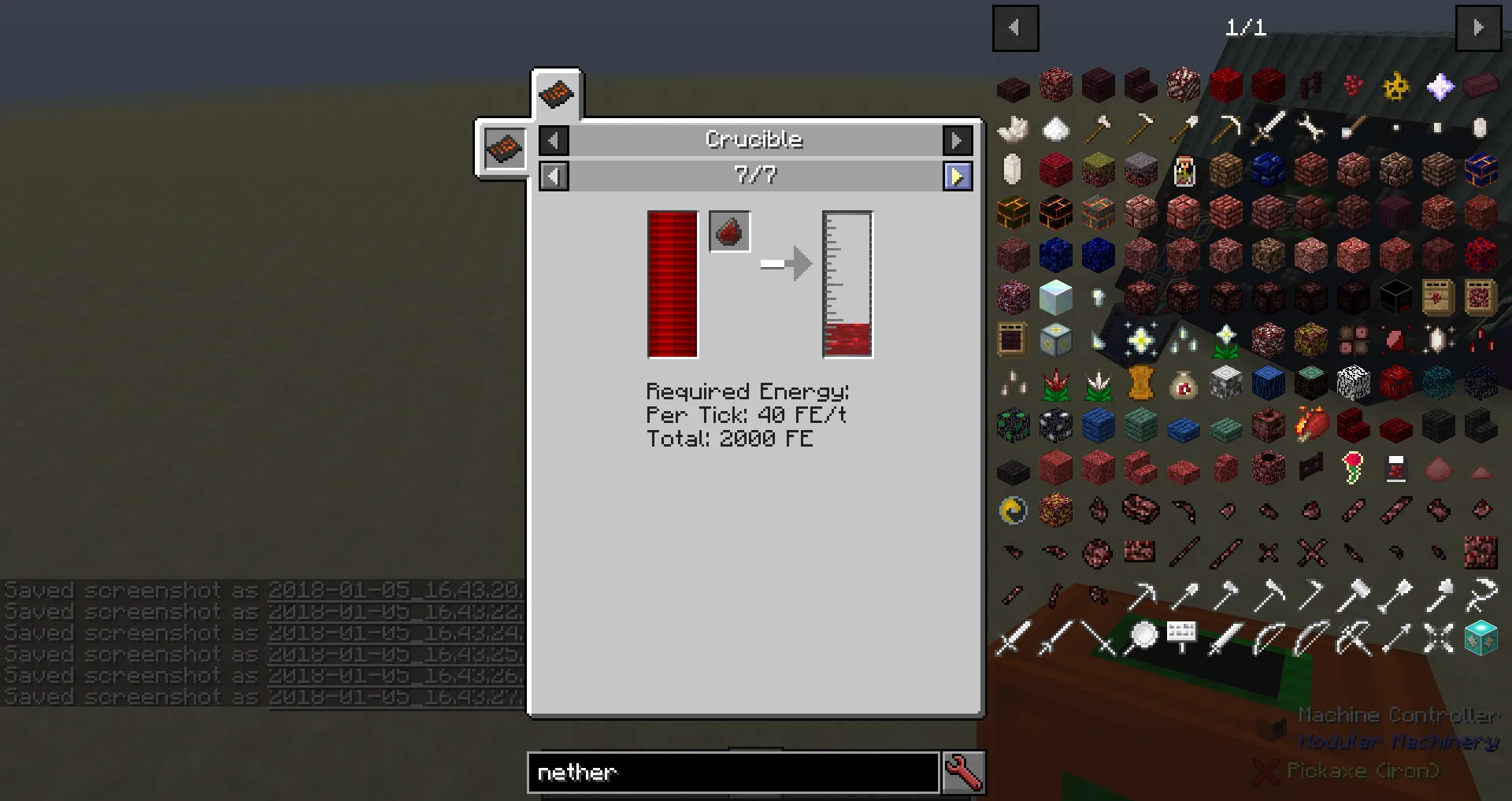
Task: Advance to the next Crucible recipe page
Action: coord(958,176)
